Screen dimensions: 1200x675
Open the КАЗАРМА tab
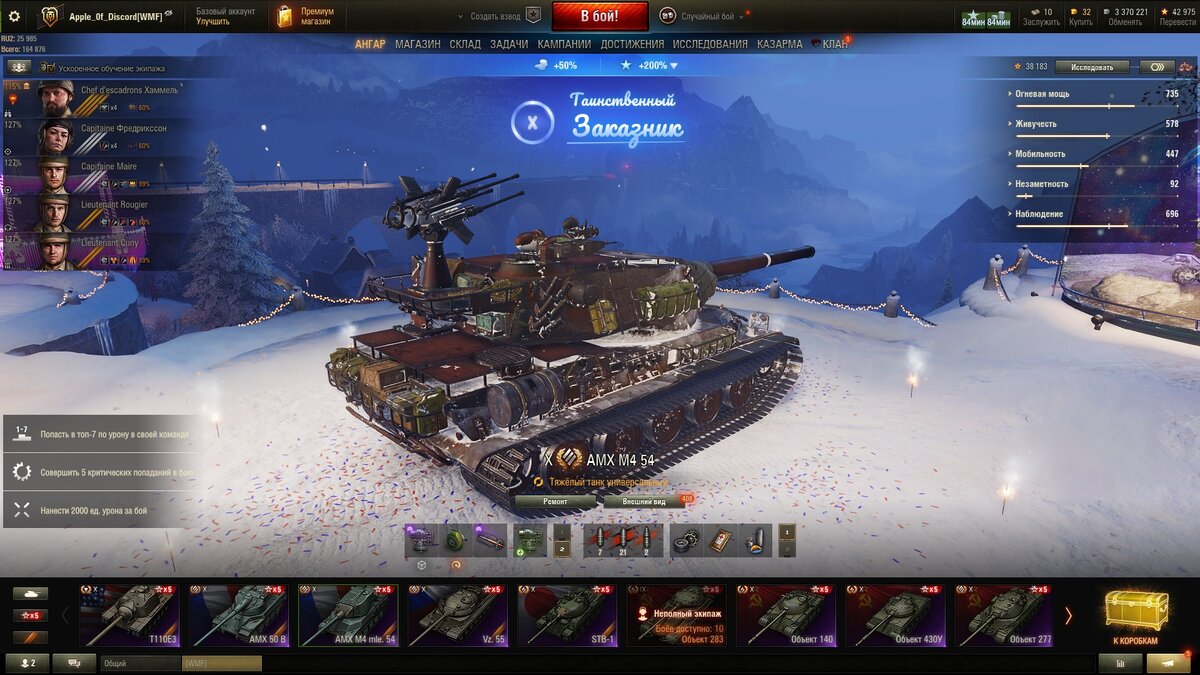pos(779,44)
